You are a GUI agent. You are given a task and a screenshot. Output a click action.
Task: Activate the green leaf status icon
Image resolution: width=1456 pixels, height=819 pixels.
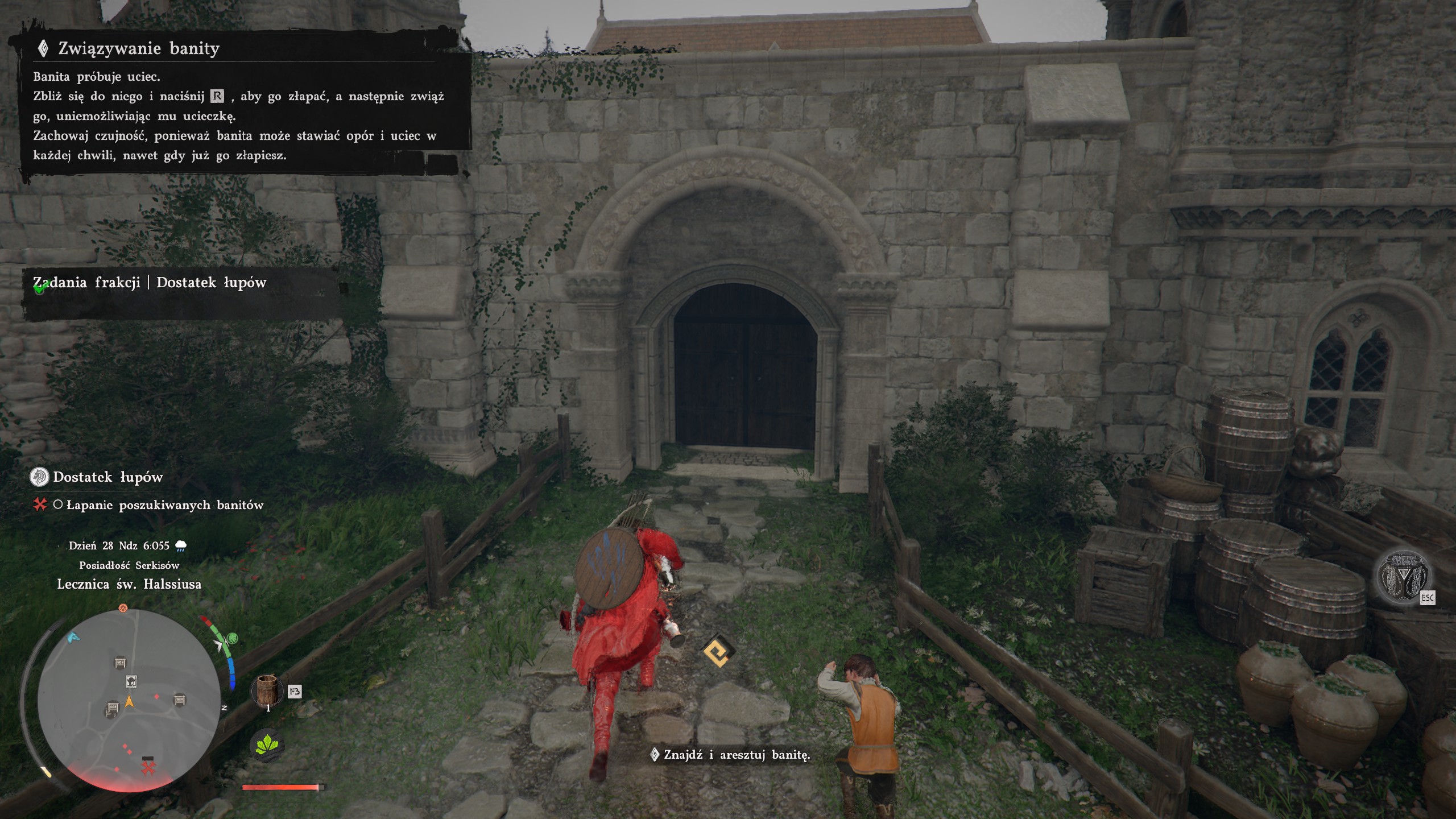click(x=267, y=744)
